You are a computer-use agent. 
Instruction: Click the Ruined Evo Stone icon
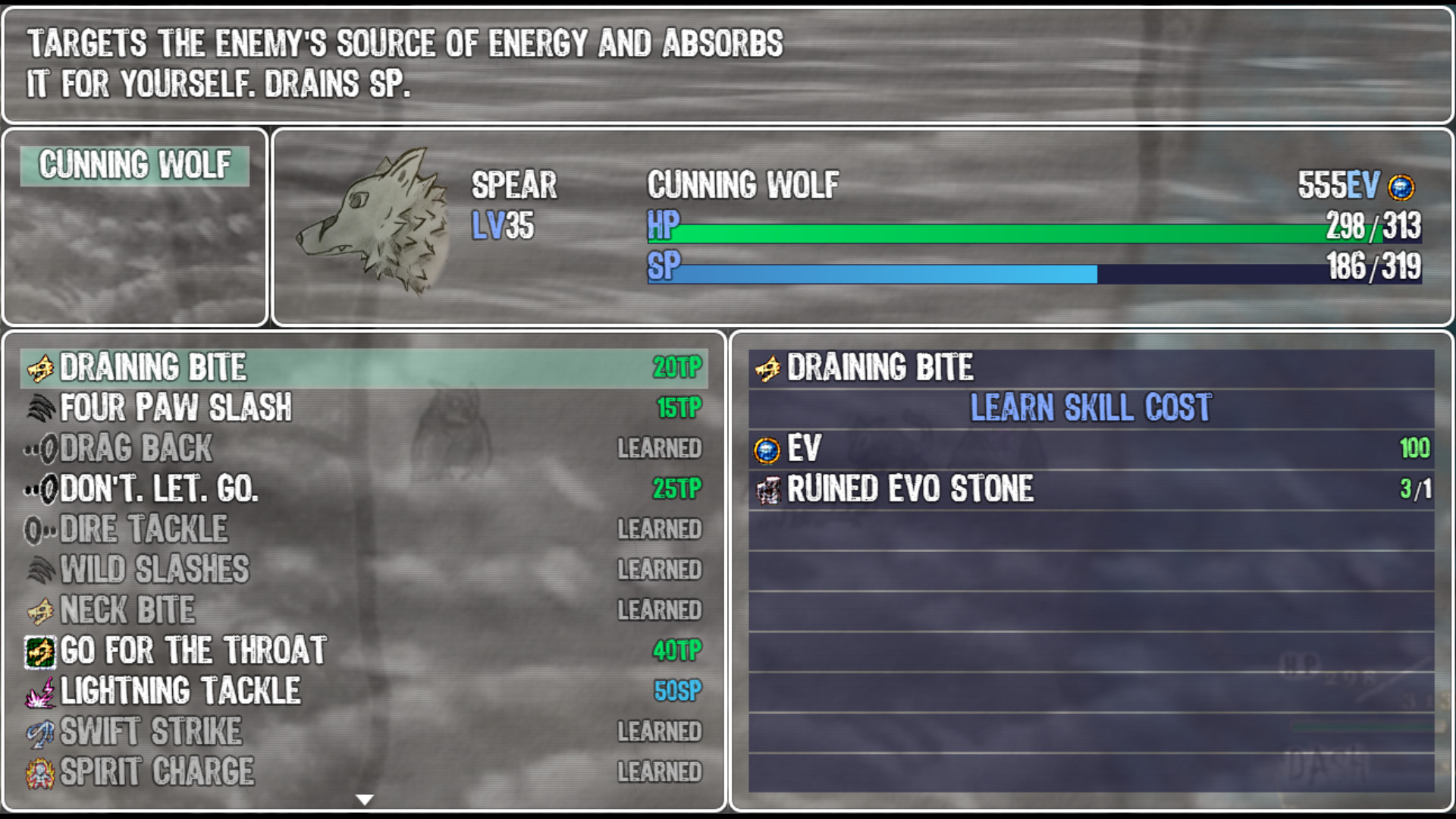pos(768,489)
